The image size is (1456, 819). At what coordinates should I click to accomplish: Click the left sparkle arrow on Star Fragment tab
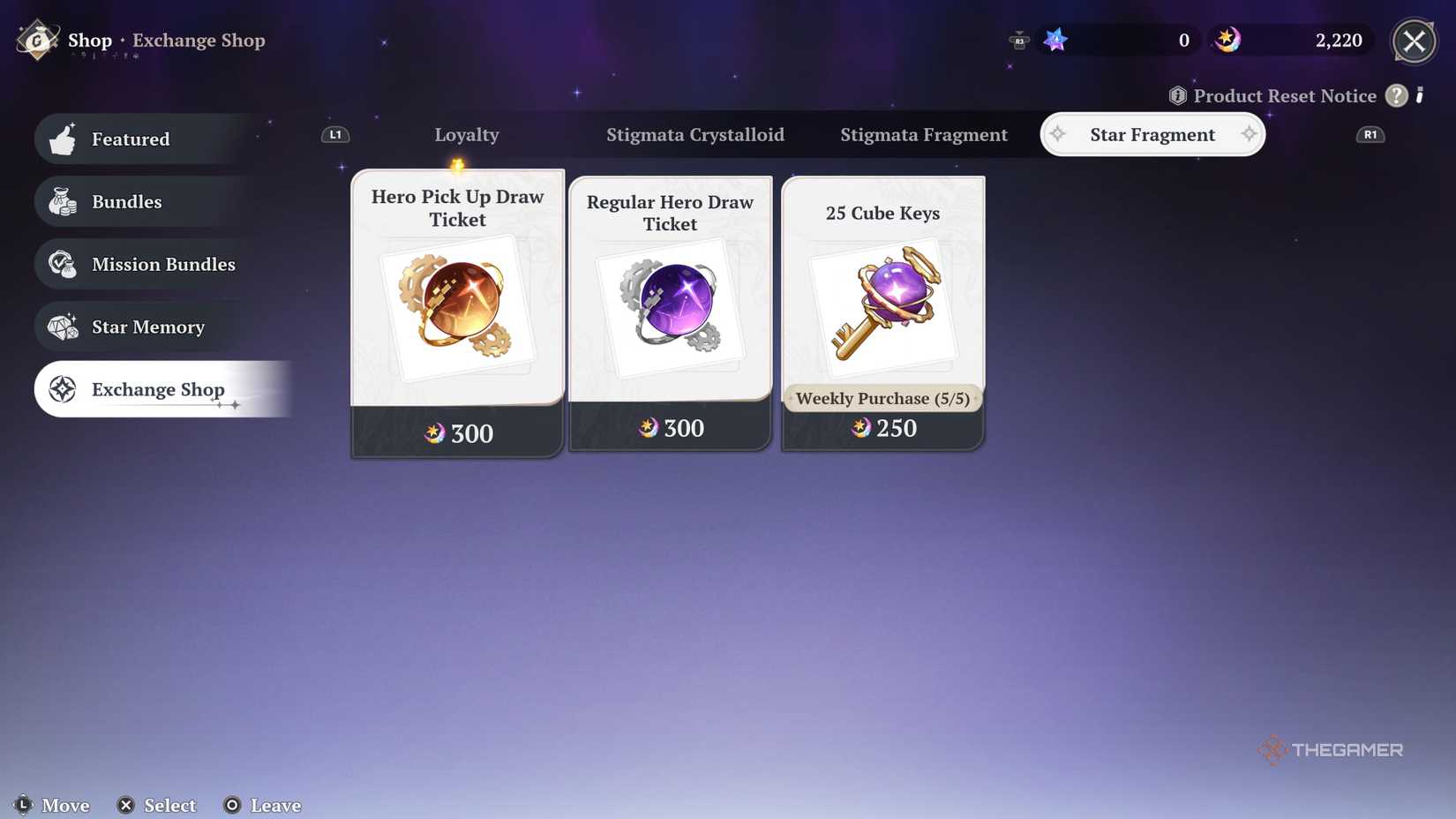point(1058,134)
